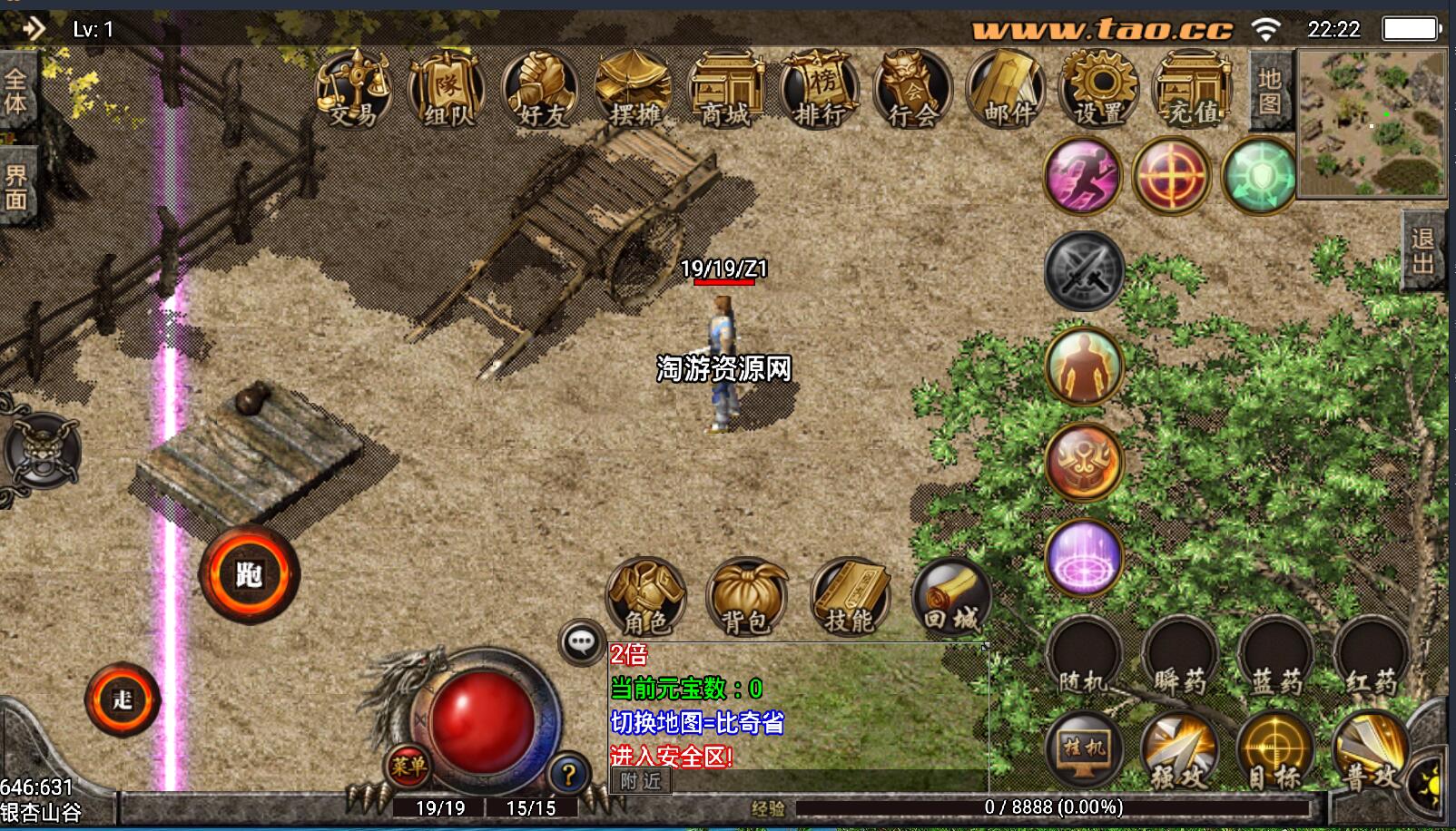Open the 充值 recharge store

[1192, 89]
